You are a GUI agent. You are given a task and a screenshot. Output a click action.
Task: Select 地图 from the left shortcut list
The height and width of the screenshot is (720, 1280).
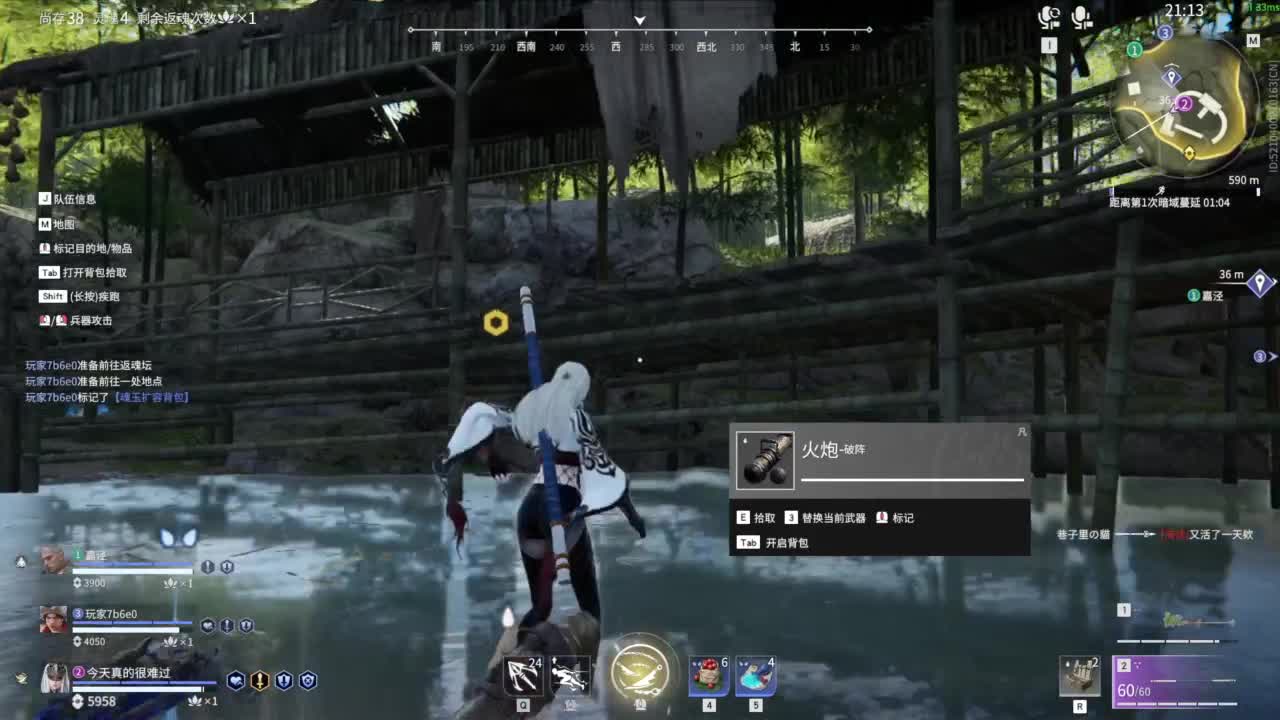point(59,225)
